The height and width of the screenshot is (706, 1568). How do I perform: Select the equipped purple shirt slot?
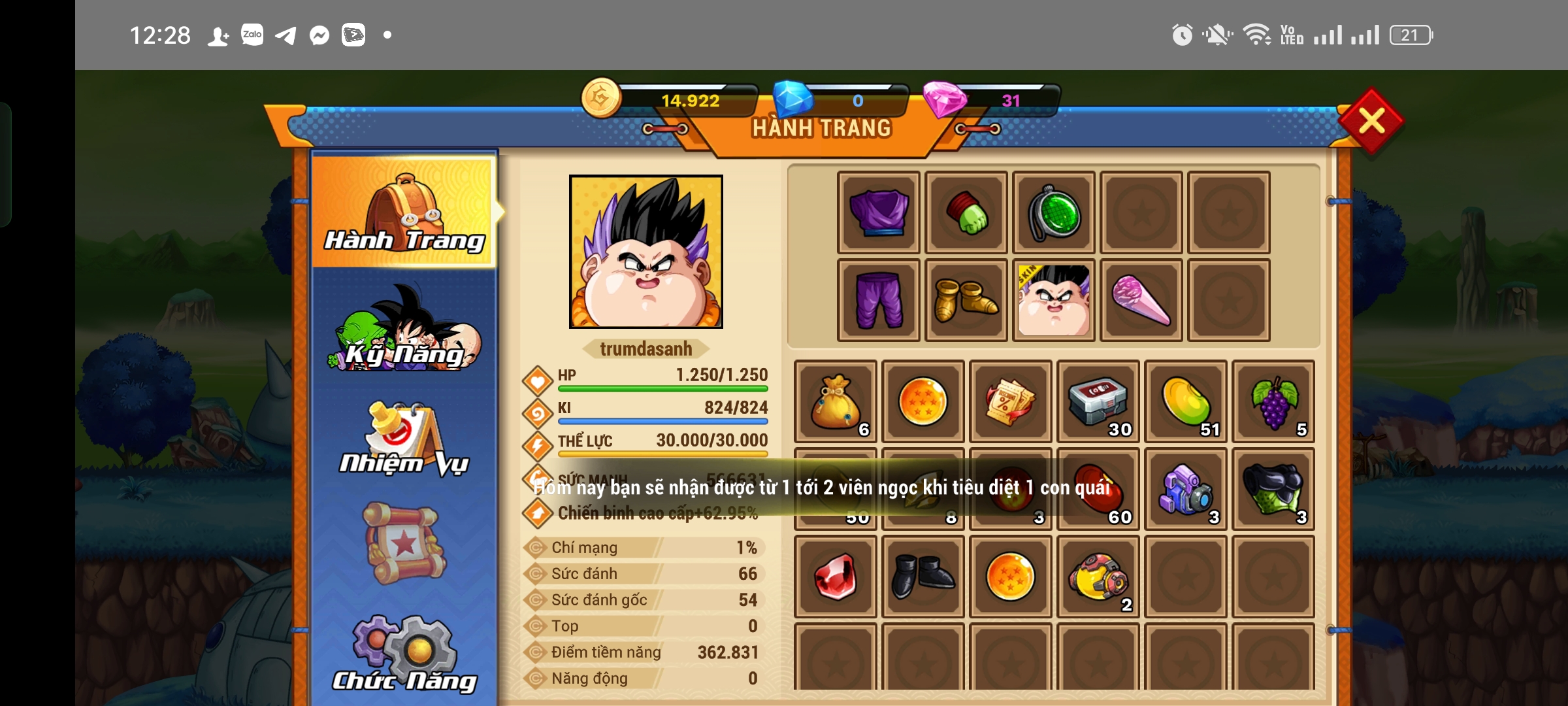(x=879, y=212)
